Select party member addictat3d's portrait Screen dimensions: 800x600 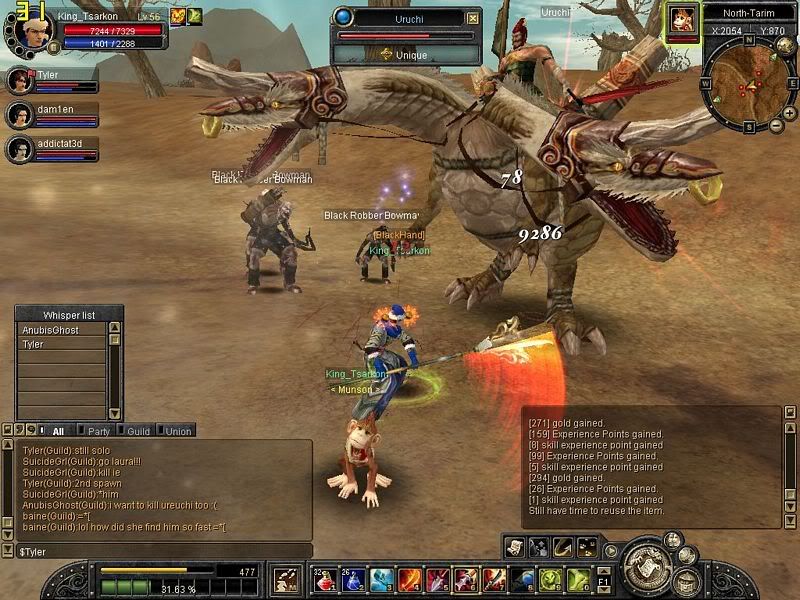pos(19,150)
